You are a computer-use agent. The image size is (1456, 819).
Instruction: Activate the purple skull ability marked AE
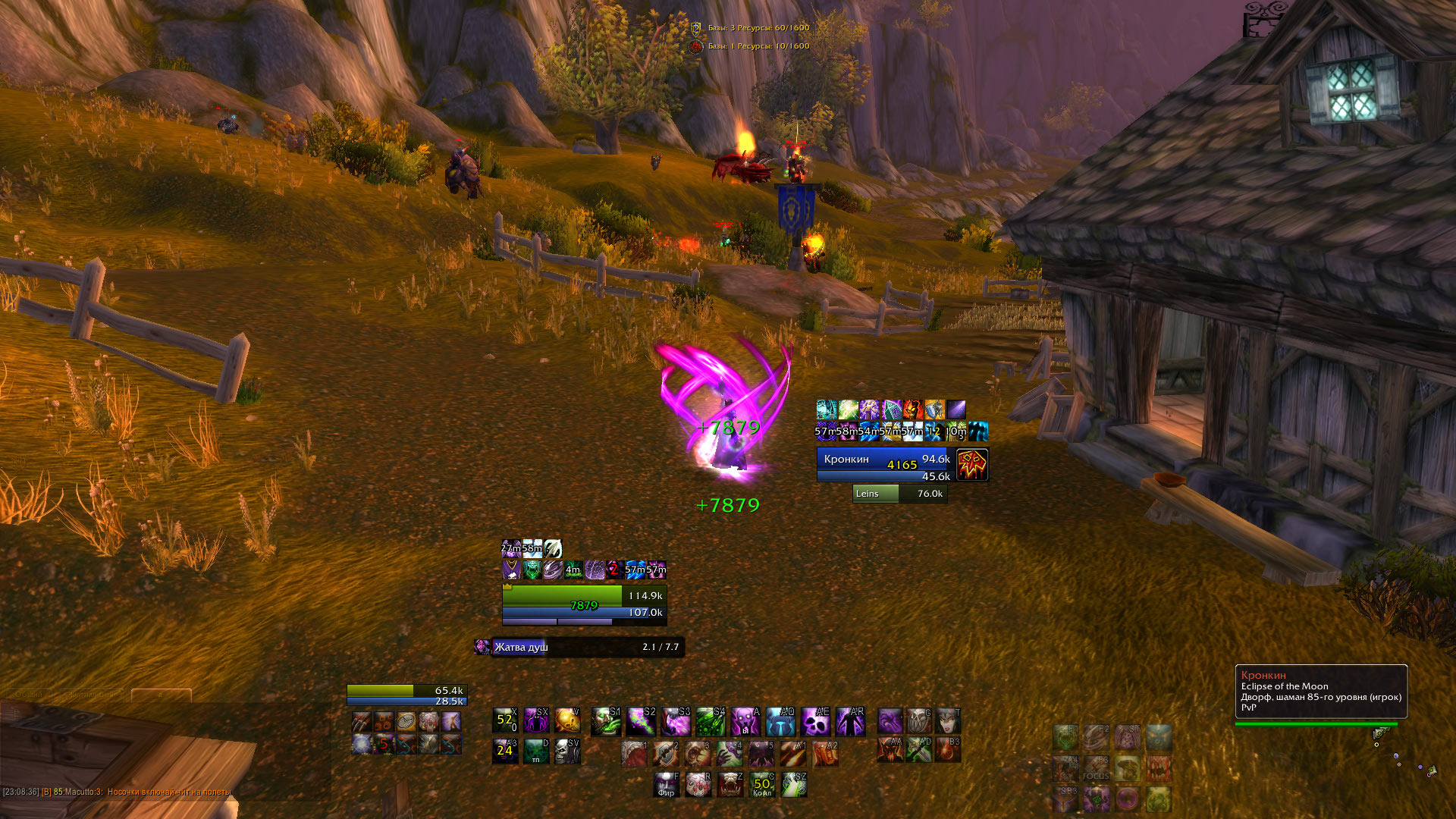[x=815, y=722]
